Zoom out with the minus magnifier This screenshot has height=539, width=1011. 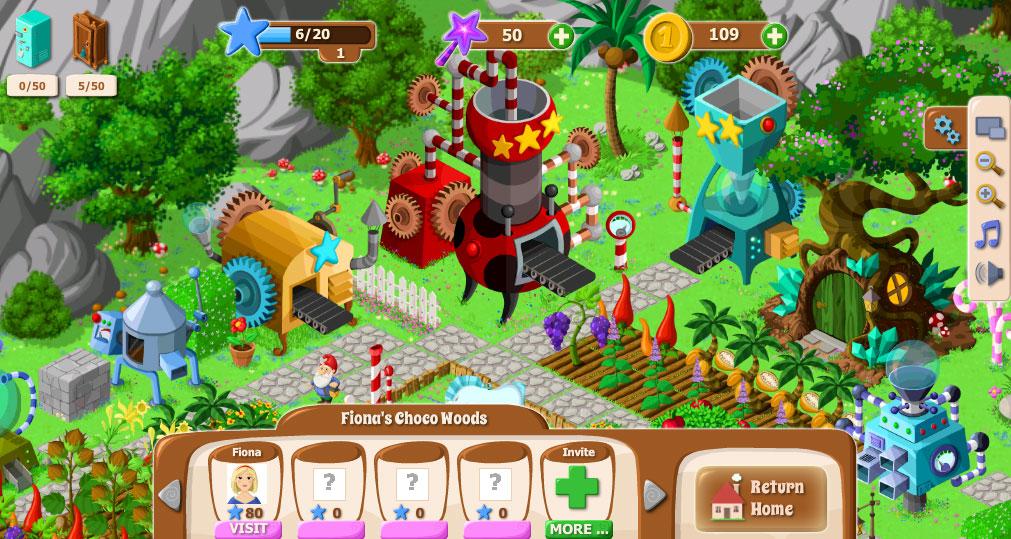coord(989,163)
